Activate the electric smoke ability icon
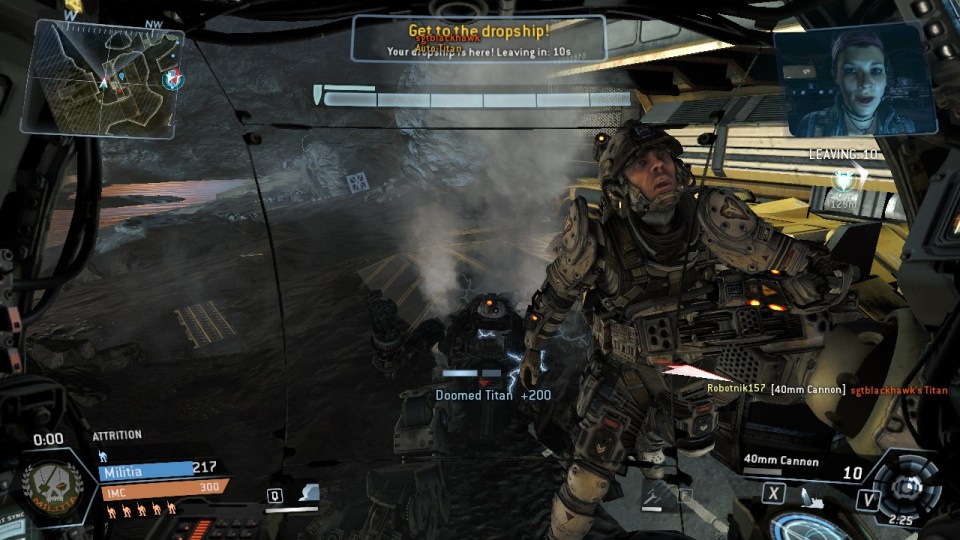The height and width of the screenshot is (540, 960). 309,493
